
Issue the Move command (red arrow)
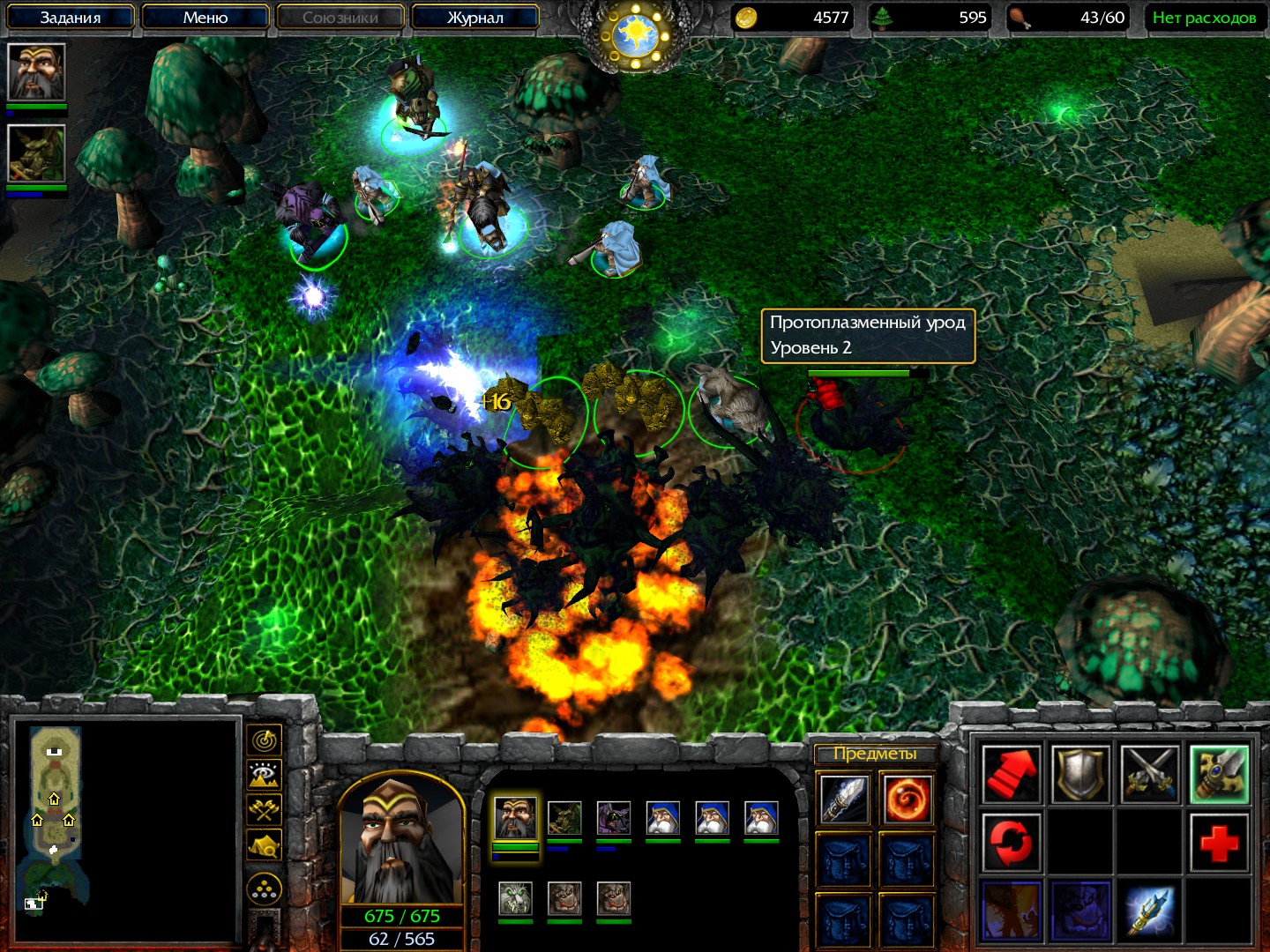pos(1012,775)
